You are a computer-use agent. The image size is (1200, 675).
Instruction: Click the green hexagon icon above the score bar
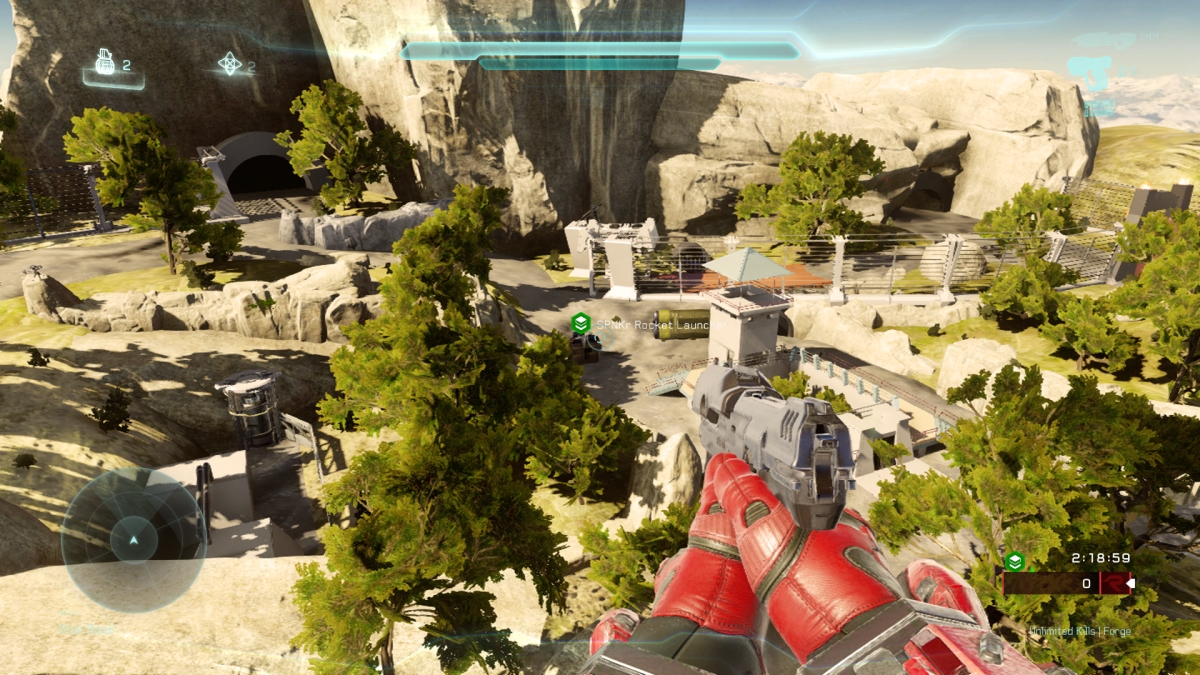tap(1015, 561)
